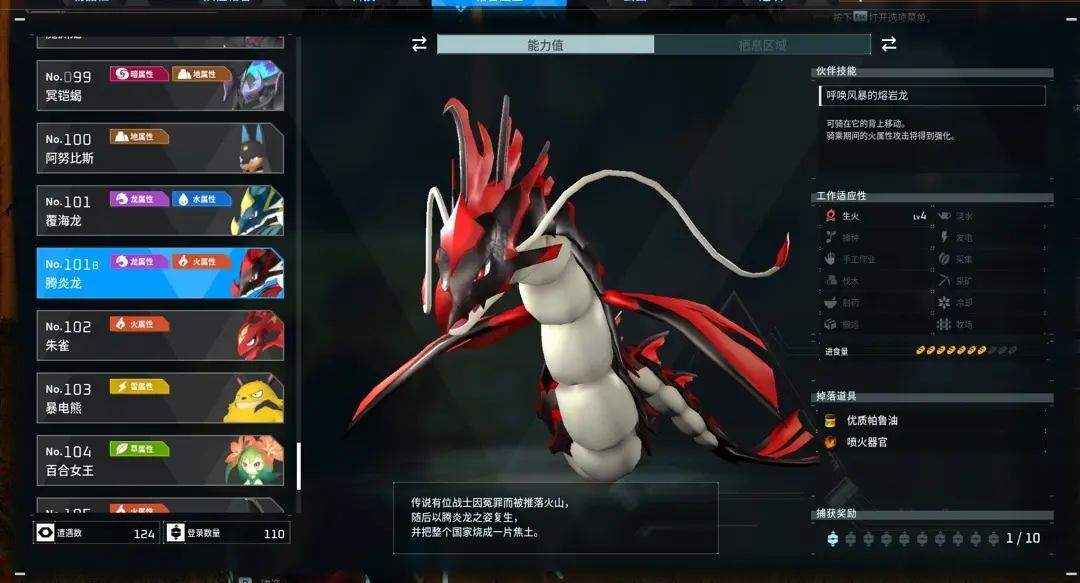View the No.104 百合女王 entry
The height and width of the screenshot is (583, 1080).
pyautogui.click(x=160, y=460)
